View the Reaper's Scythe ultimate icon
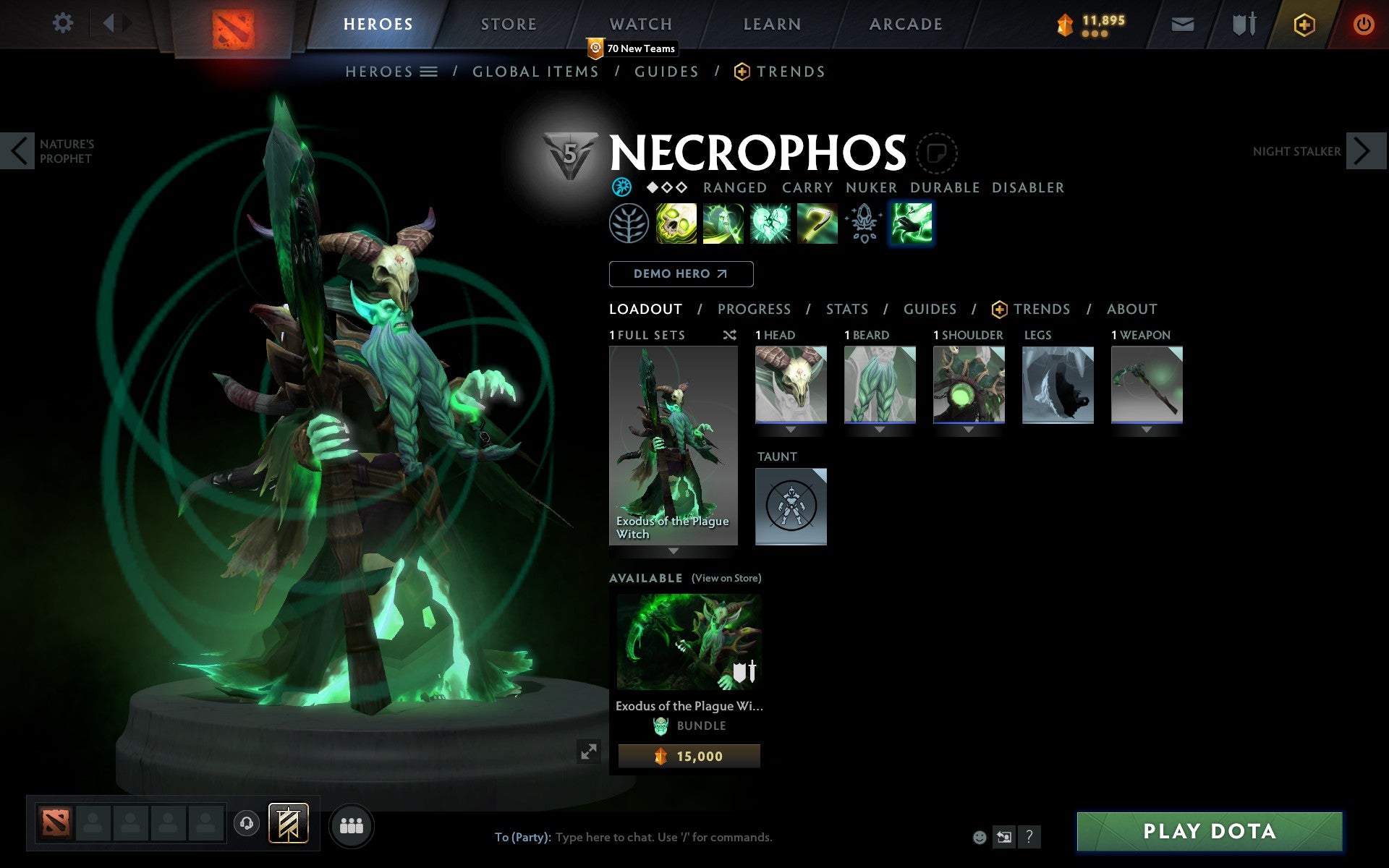Screen dimensions: 1389x868 tap(817, 224)
